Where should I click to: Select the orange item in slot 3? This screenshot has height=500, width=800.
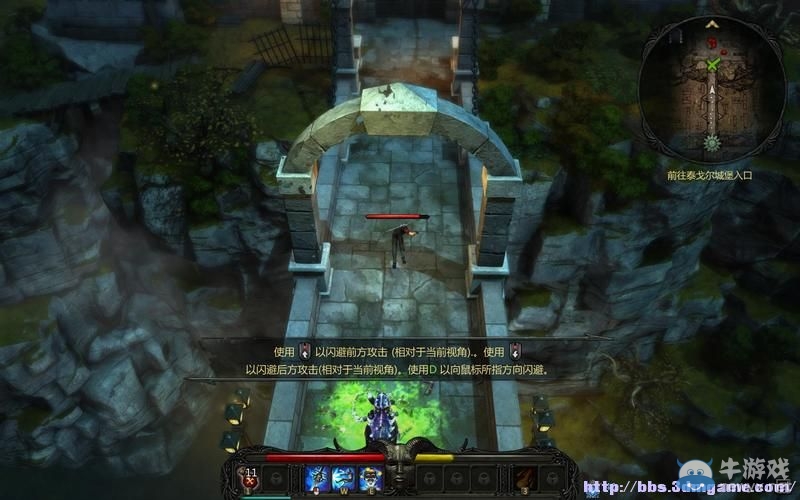point(525,477)
